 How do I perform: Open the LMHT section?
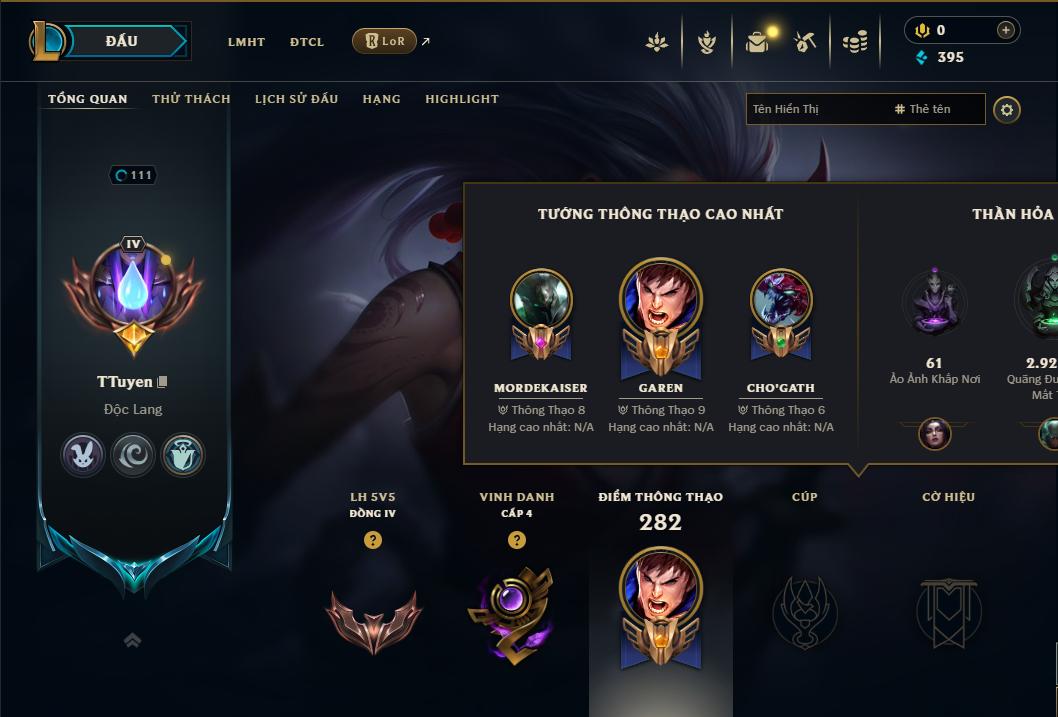pos(246,42)
